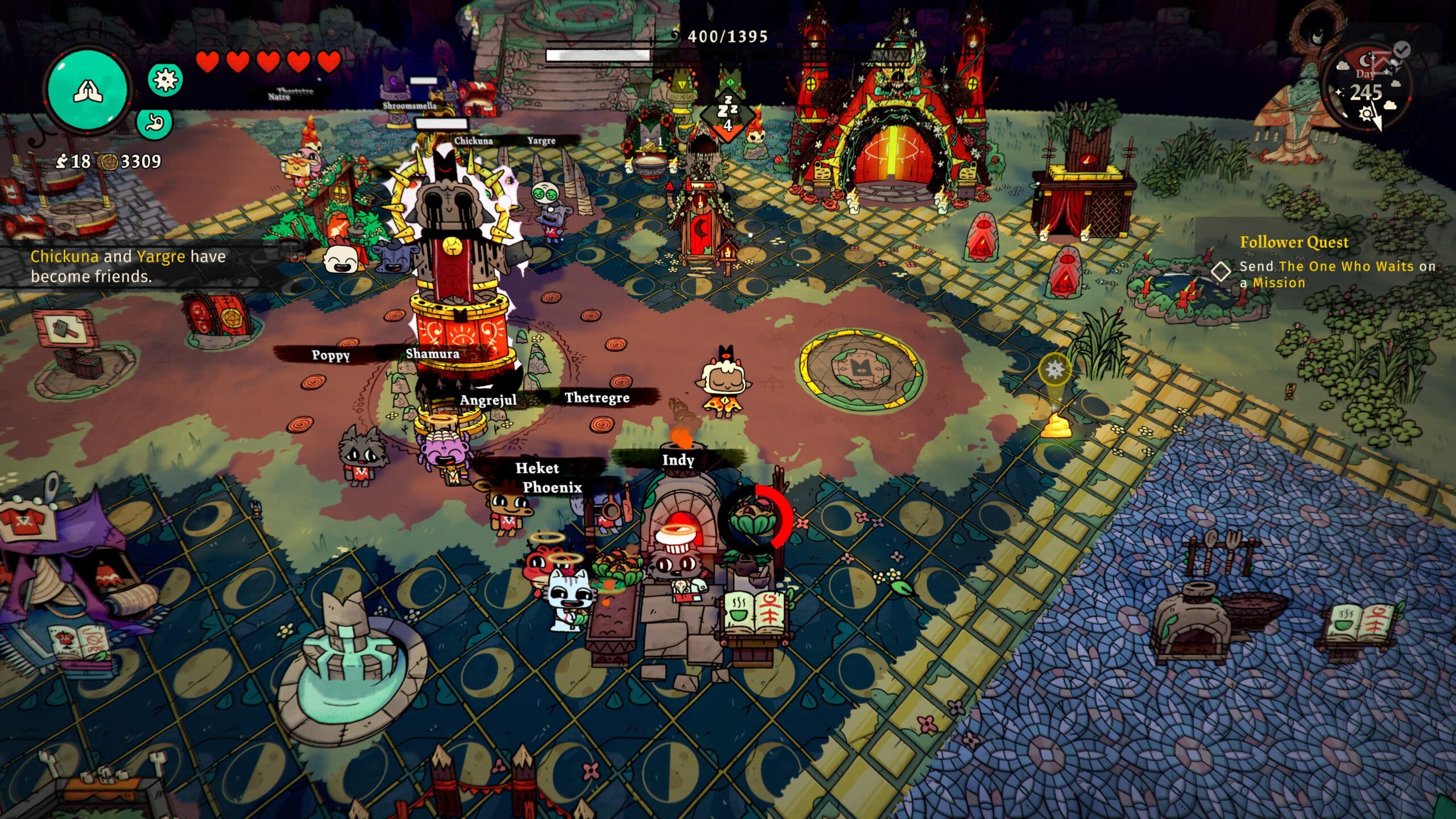This screenshot has width=1456, height=819.
Task: Select the Chickuna and Yargre friendship notification
Action: pyautogui.click(x=128, y=266)
